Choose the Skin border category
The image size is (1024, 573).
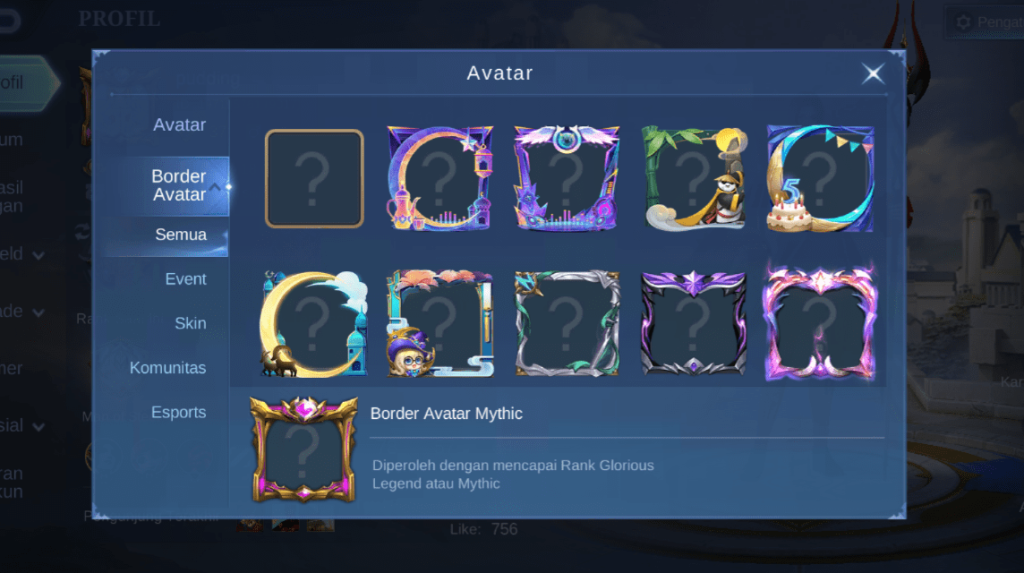pyautogui.click(x=190, y=323)
